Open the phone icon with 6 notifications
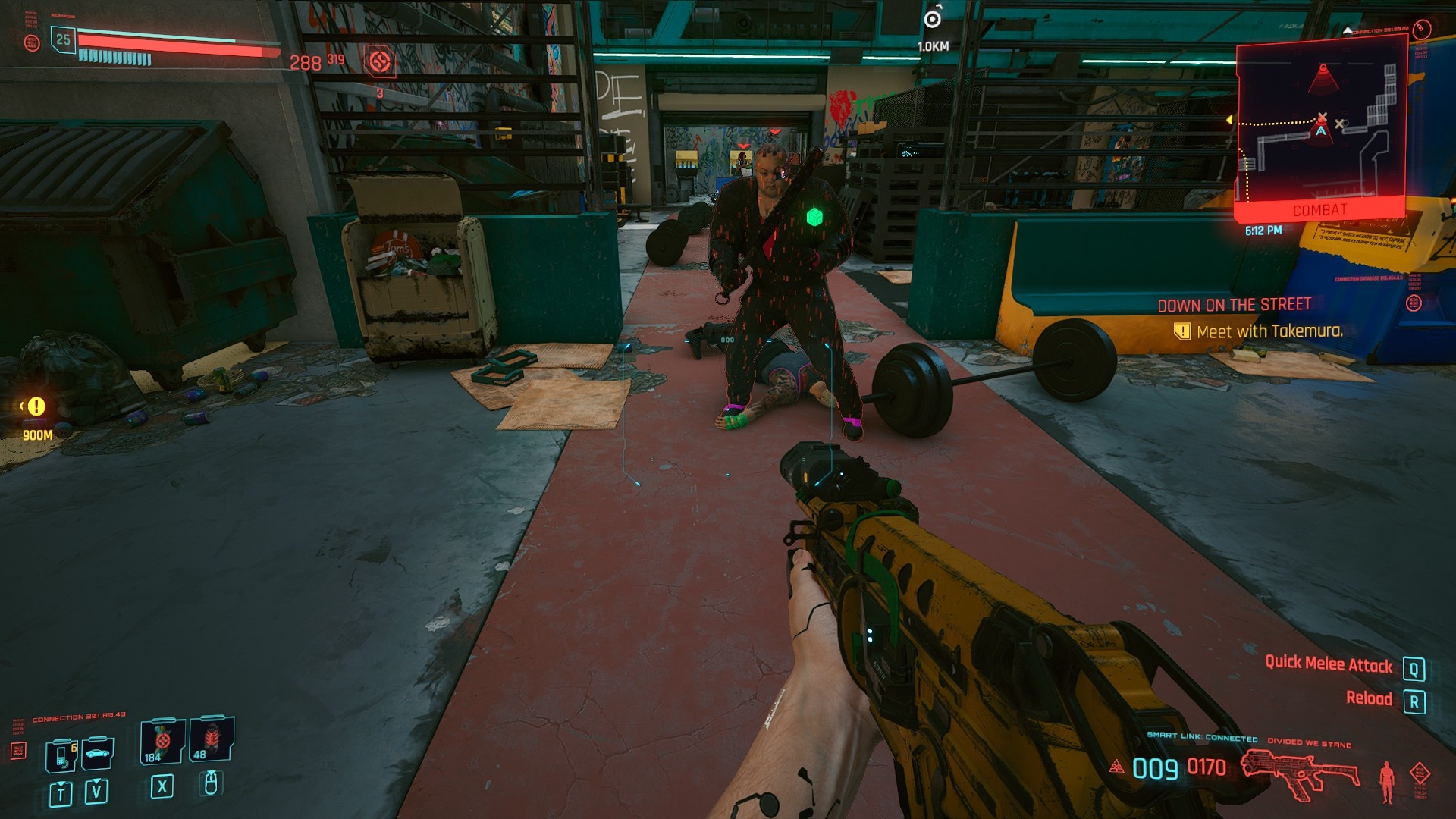This screenshot has width=1456, height=819. pos(61,755)
